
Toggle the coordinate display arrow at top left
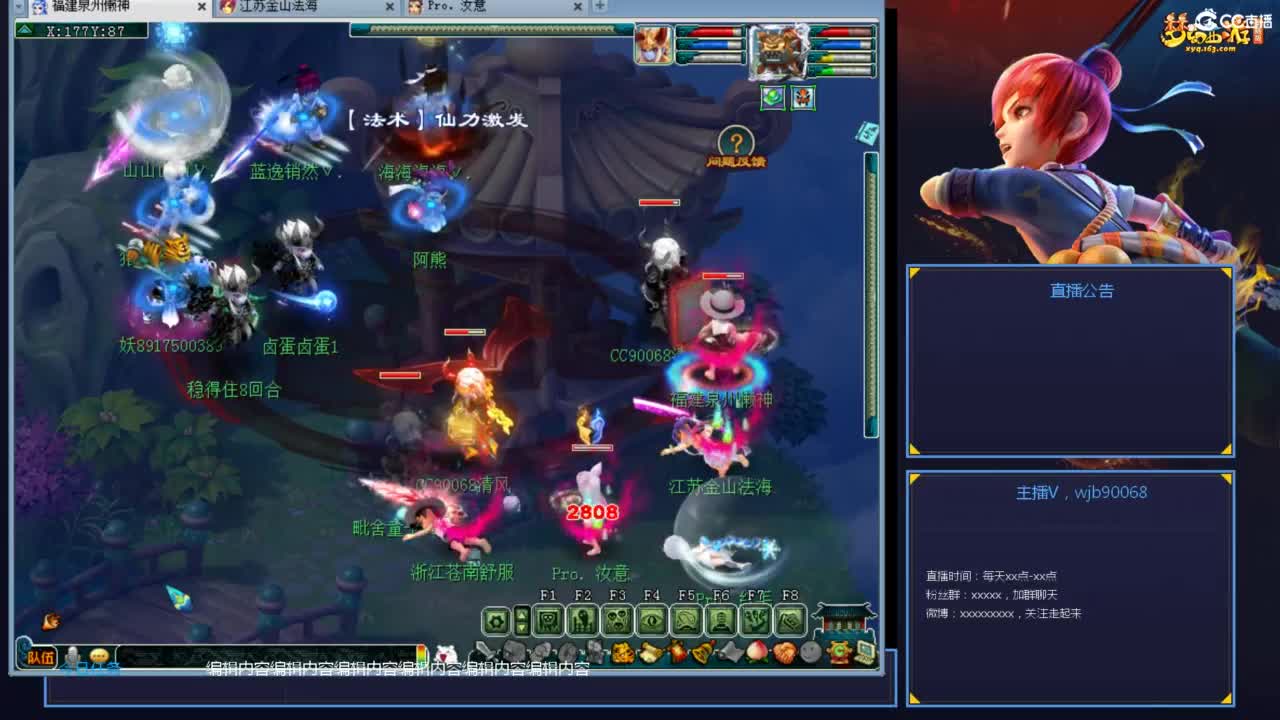pos(22,27)
